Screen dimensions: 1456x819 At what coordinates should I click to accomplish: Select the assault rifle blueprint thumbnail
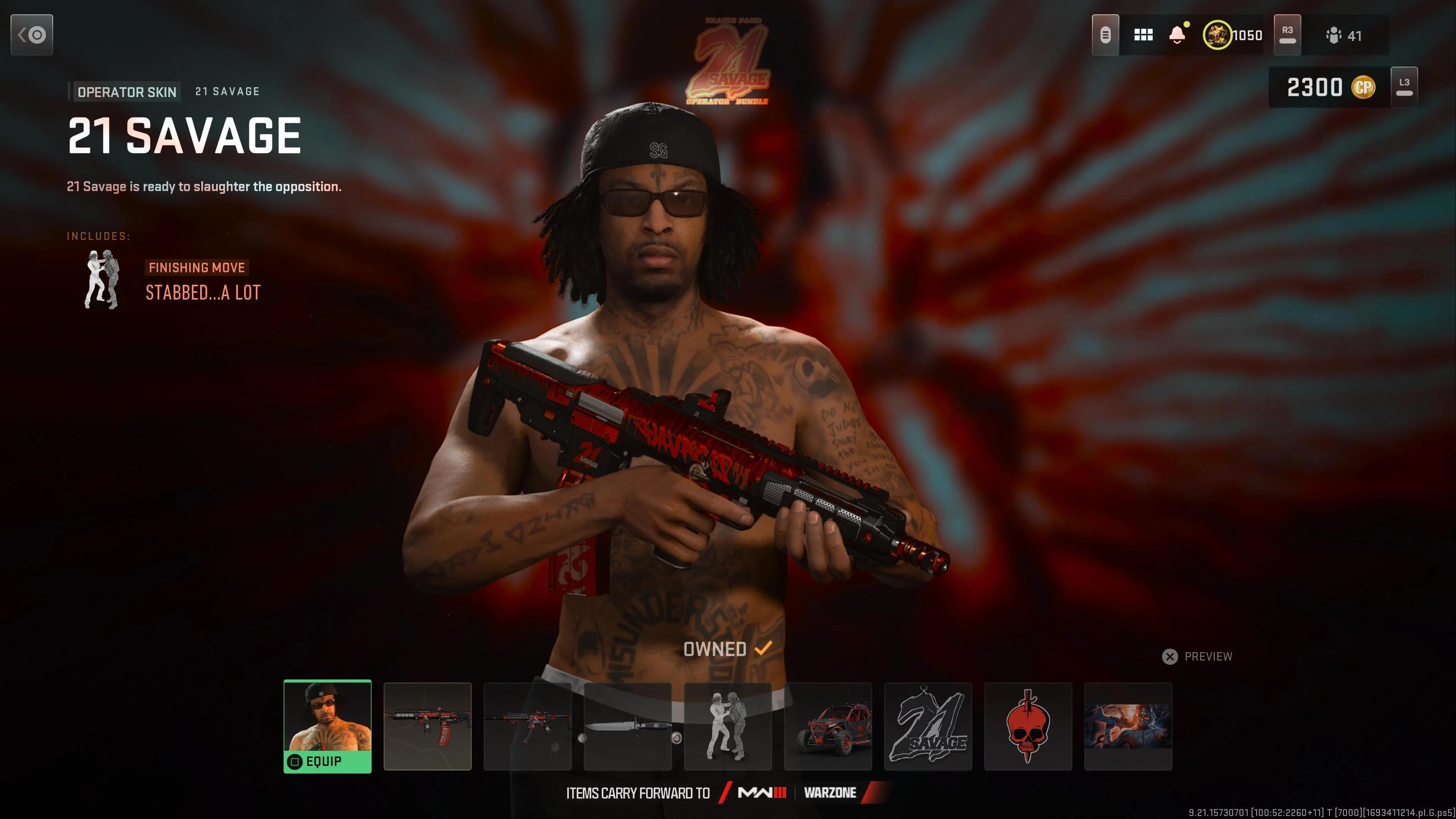[x=528, y=728]
